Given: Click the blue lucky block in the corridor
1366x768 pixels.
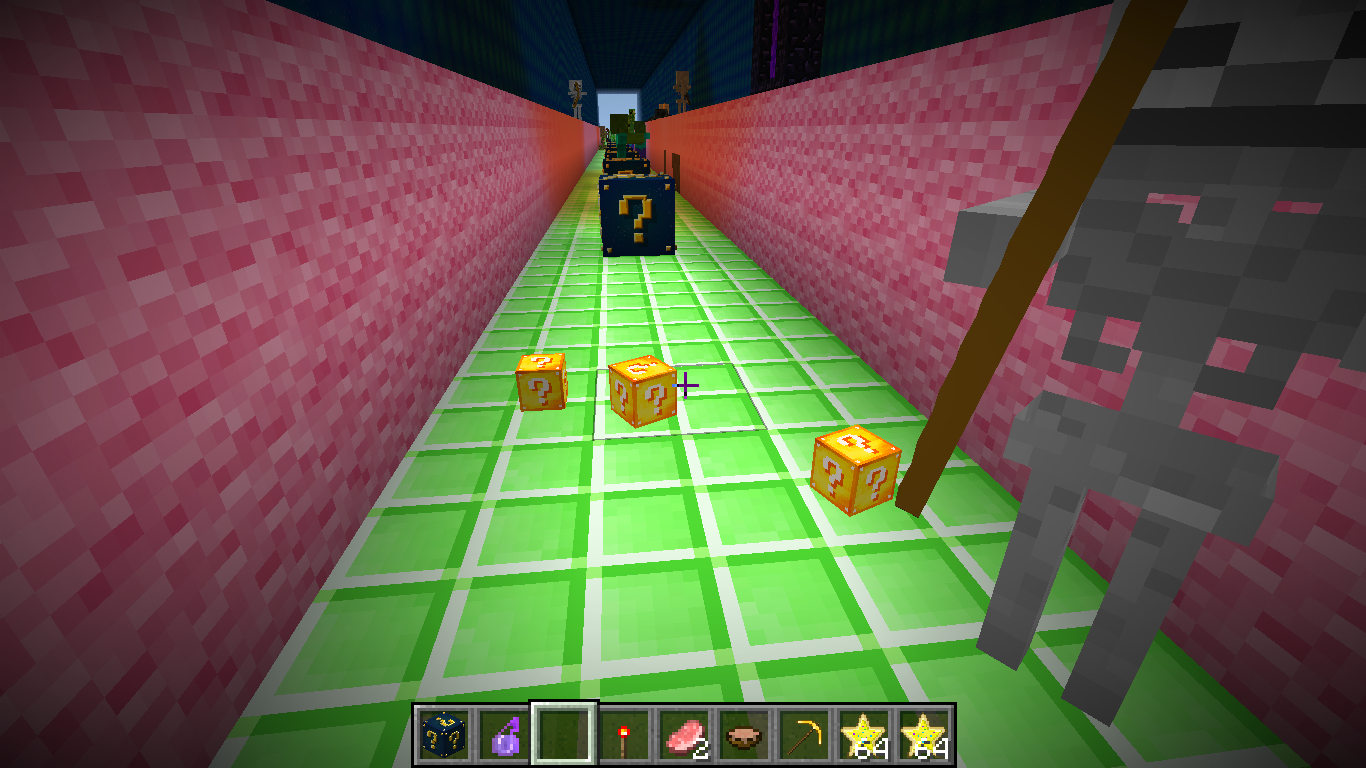Looking at the screenshot, I should [x=638, y=215].
